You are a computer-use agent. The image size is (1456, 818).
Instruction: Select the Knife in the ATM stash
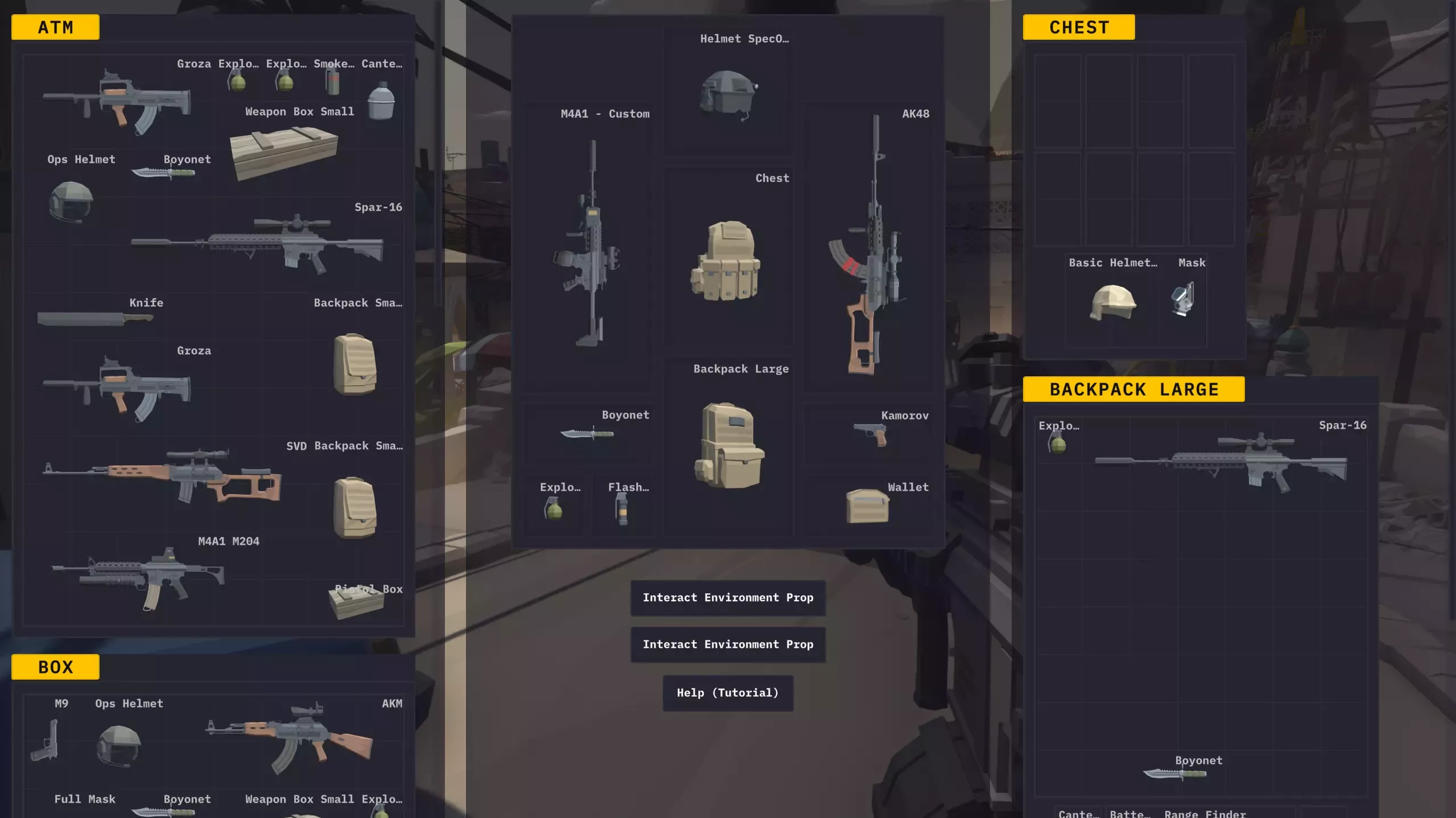coord(94,318)
